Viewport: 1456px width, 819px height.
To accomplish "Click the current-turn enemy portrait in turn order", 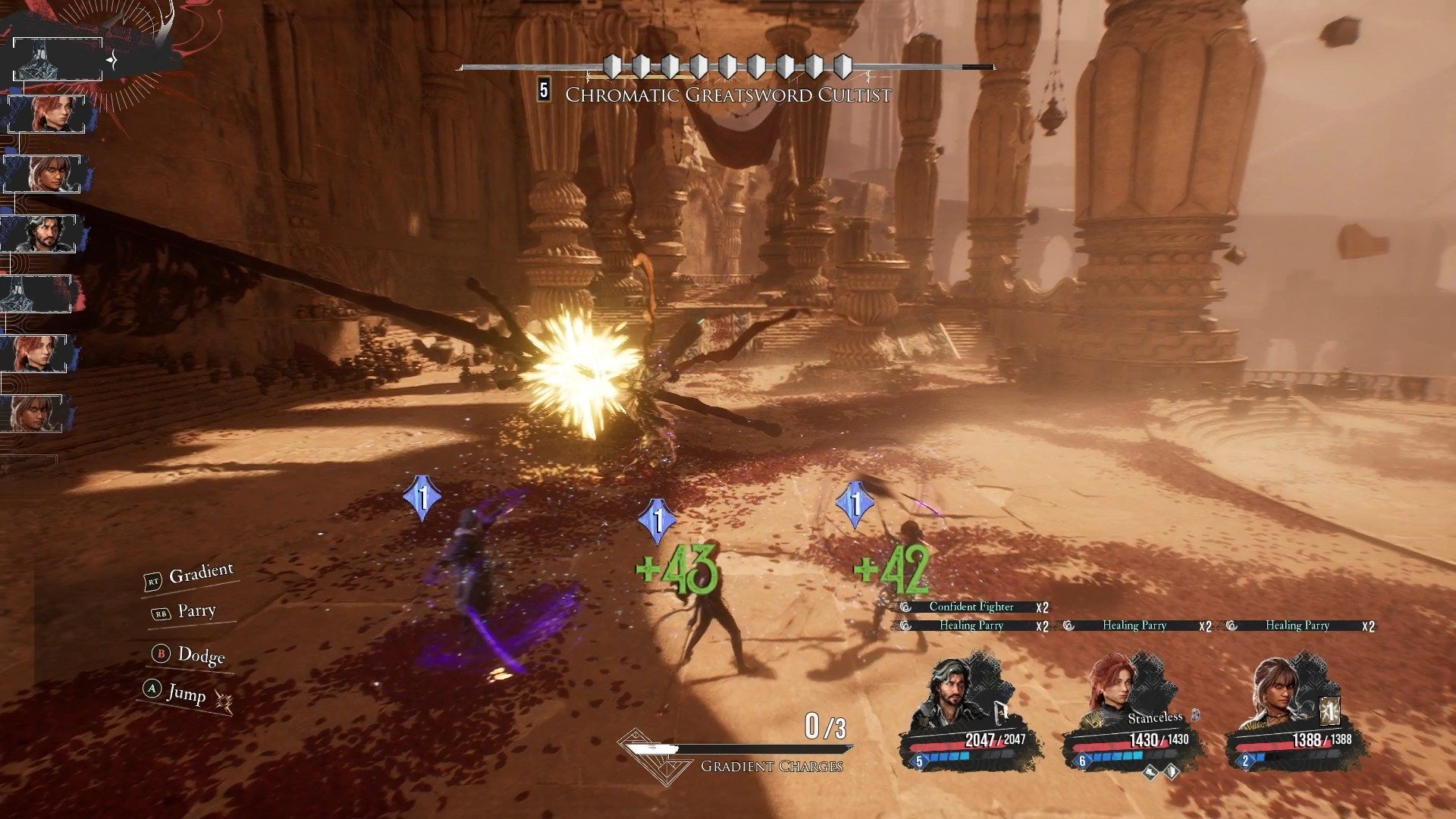I will pyautogui.click(x=58, y=59).
